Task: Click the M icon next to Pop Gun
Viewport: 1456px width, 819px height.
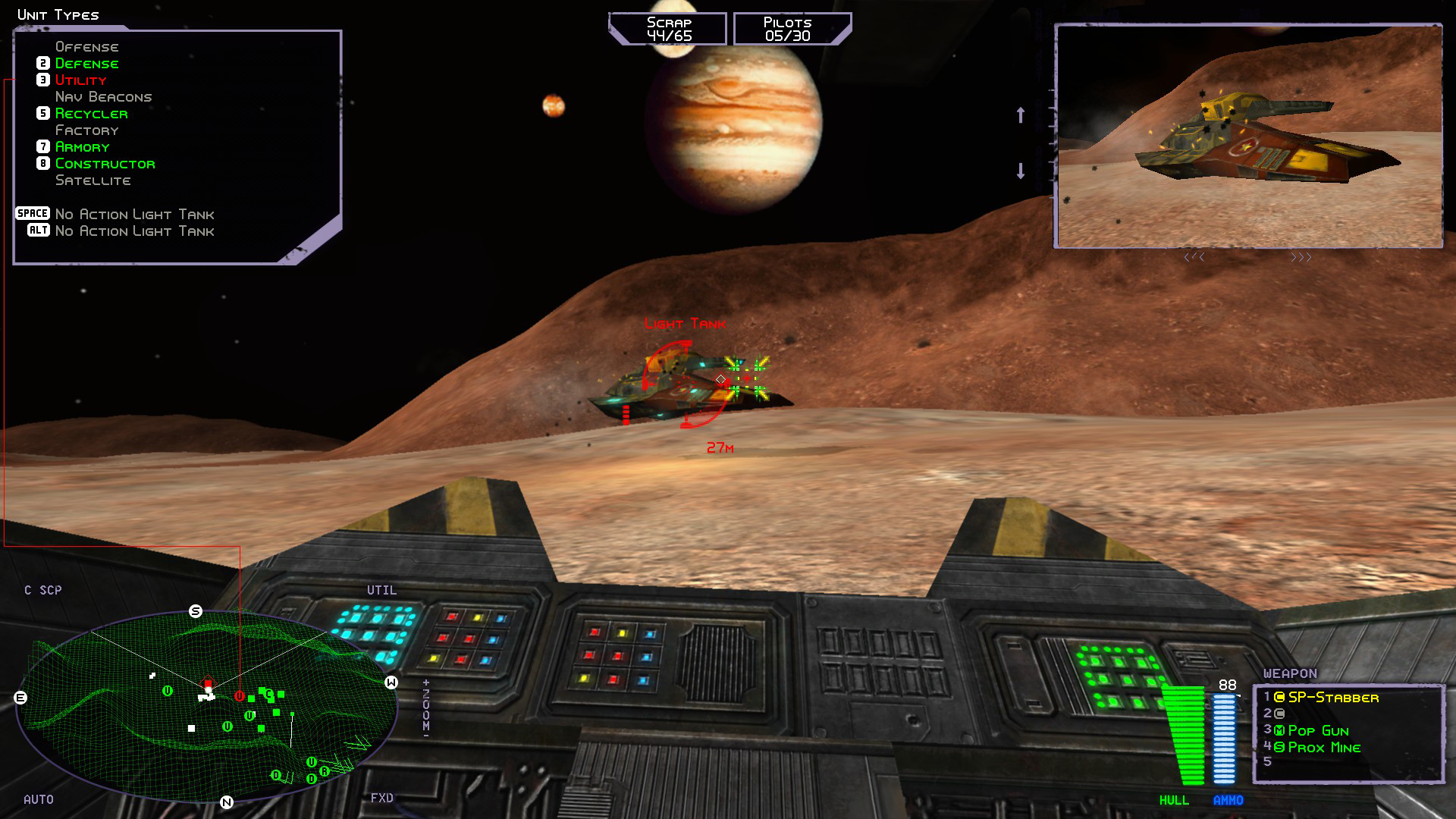Action: coord(1279,731)
